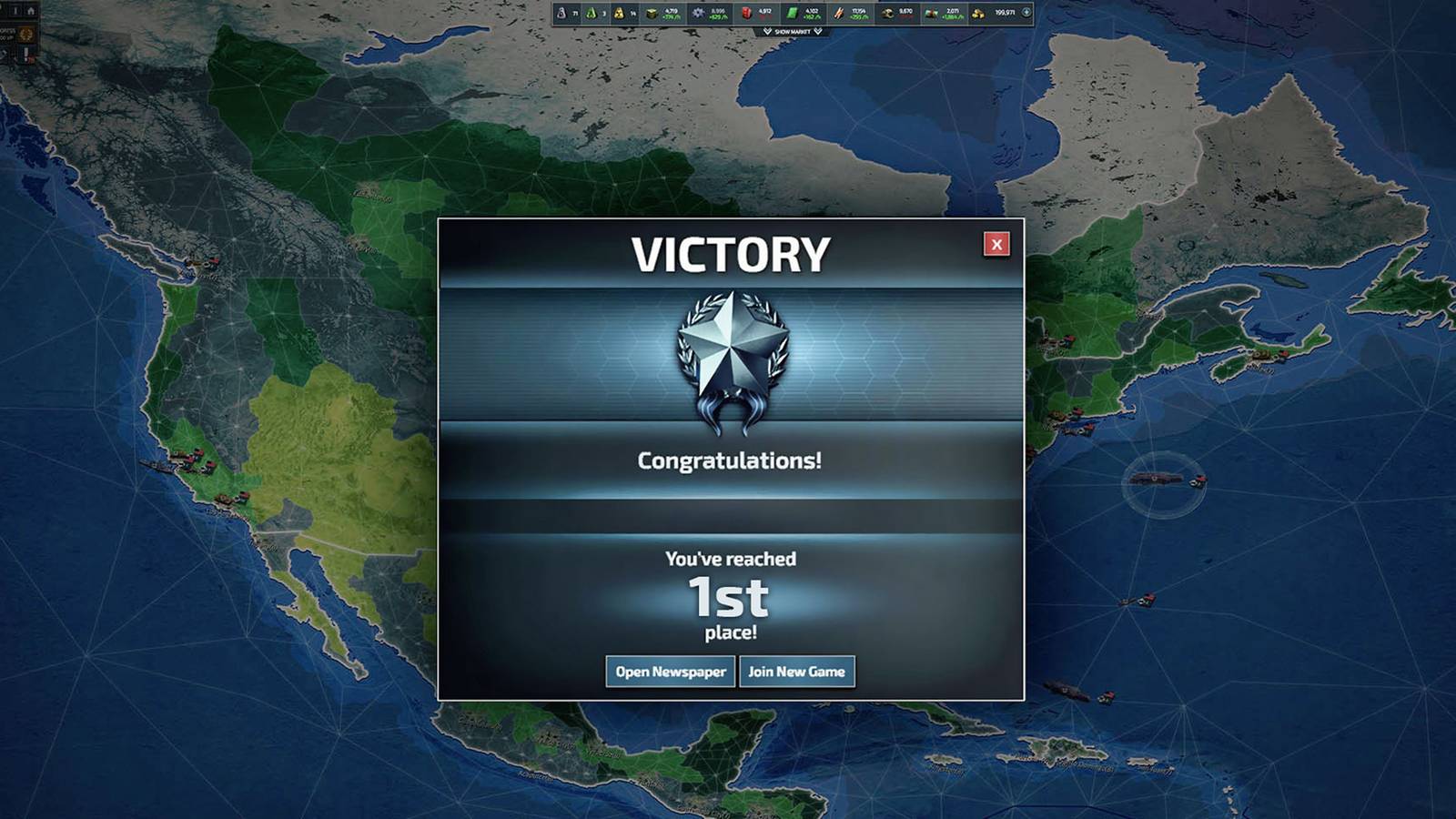Click the right chevron beside Show Market

coord(818,31)
